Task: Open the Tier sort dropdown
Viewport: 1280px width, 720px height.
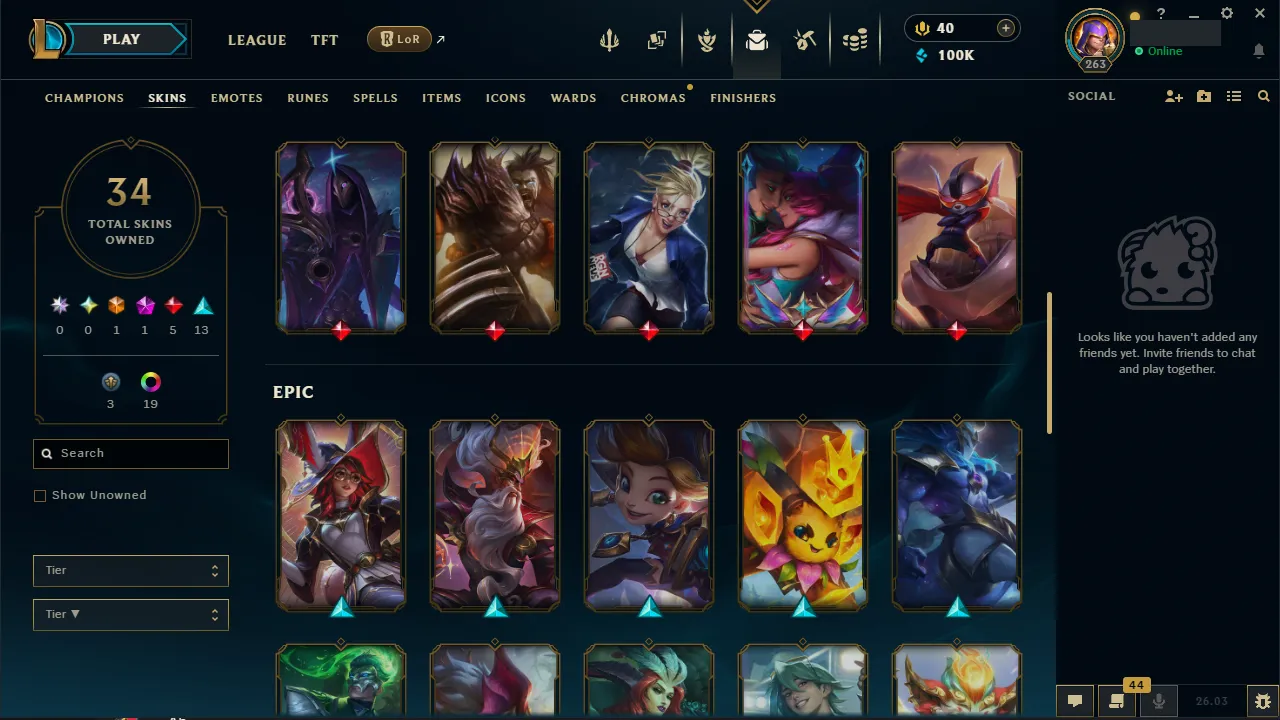Action: (130, 614)
